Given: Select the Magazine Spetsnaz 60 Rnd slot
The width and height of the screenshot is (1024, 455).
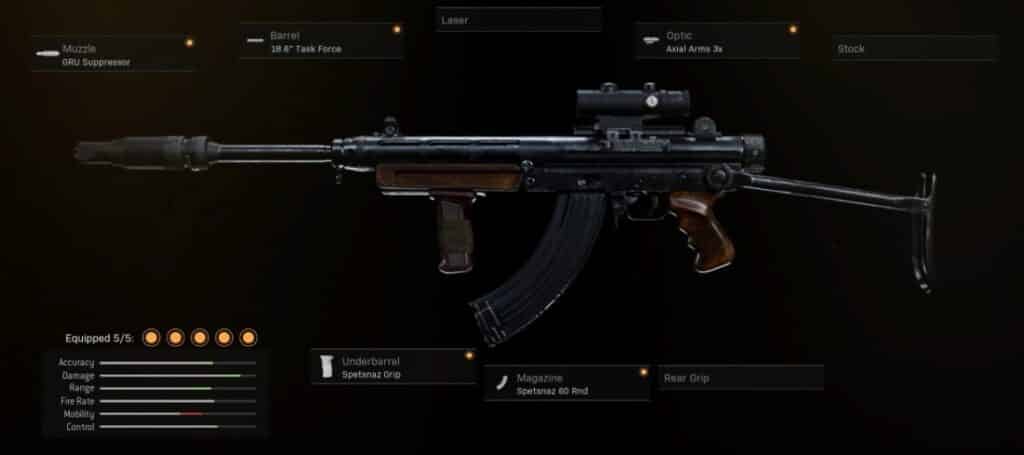Looking at the screenshot, I should [566, 384].
